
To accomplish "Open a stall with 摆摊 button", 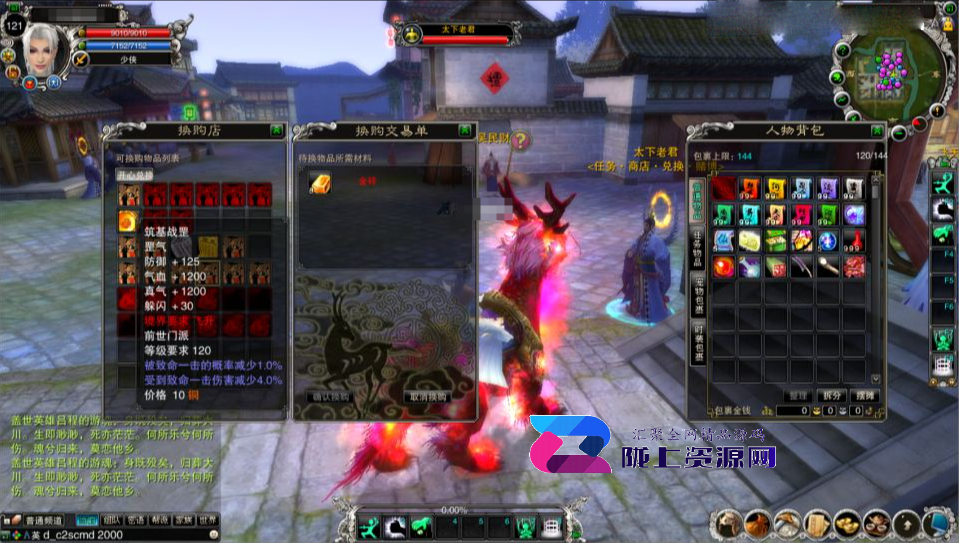I will pyautogui.click(x=865, y=396).
